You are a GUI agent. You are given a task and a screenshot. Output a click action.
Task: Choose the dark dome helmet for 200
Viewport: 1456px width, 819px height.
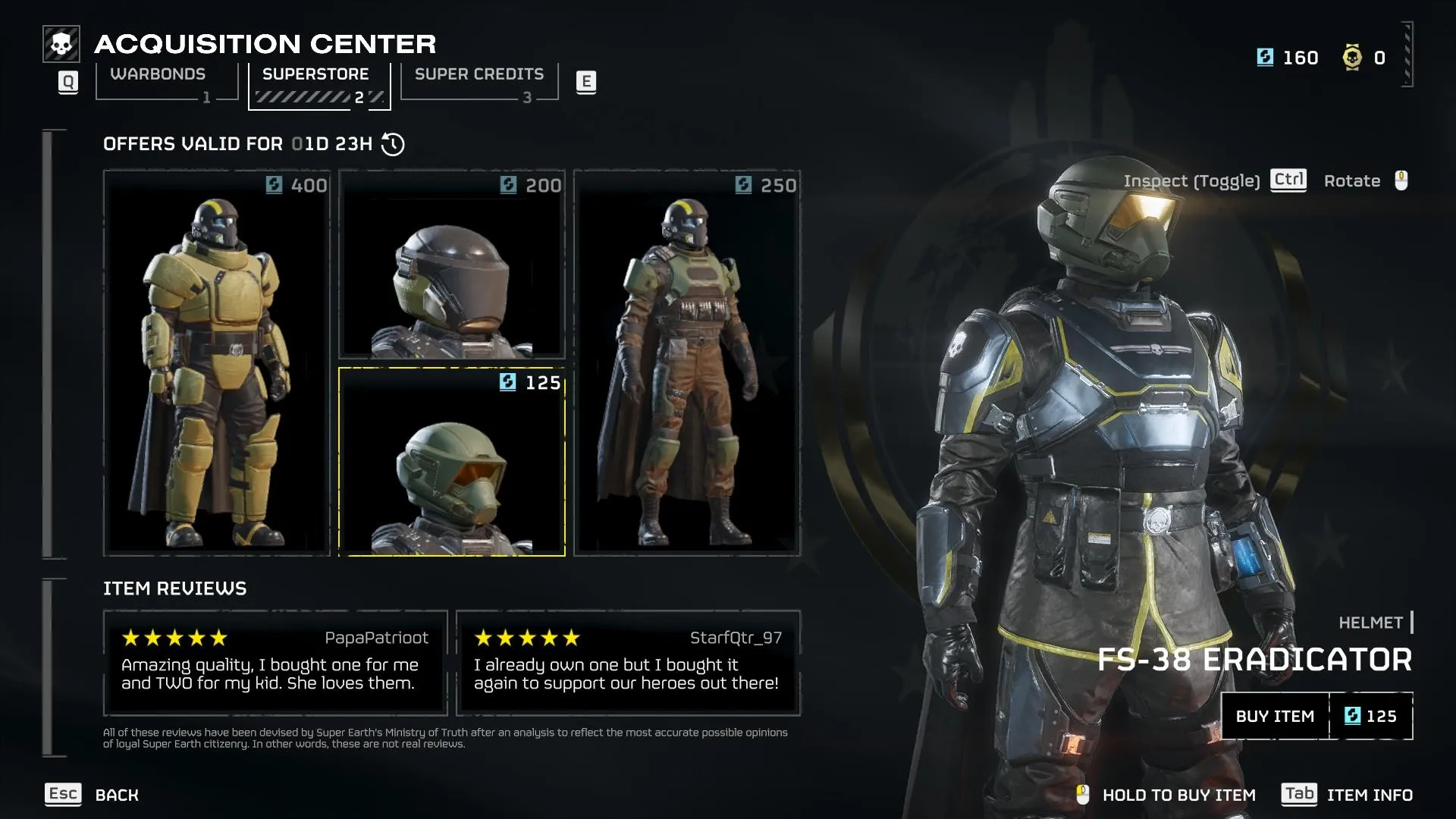tap(452, 264)
